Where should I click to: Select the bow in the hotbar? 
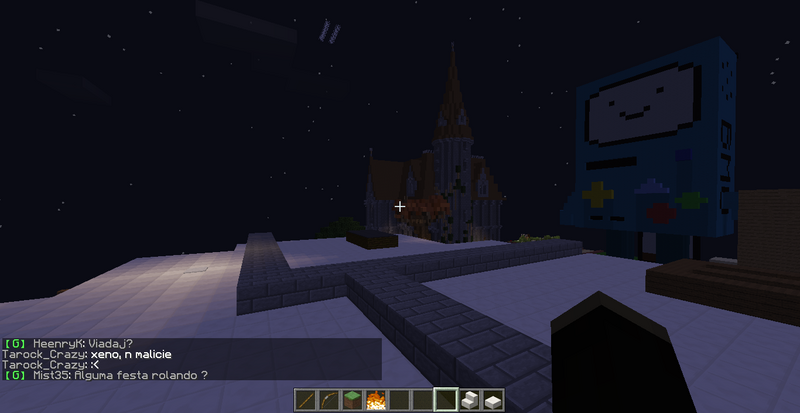[329, 400]
